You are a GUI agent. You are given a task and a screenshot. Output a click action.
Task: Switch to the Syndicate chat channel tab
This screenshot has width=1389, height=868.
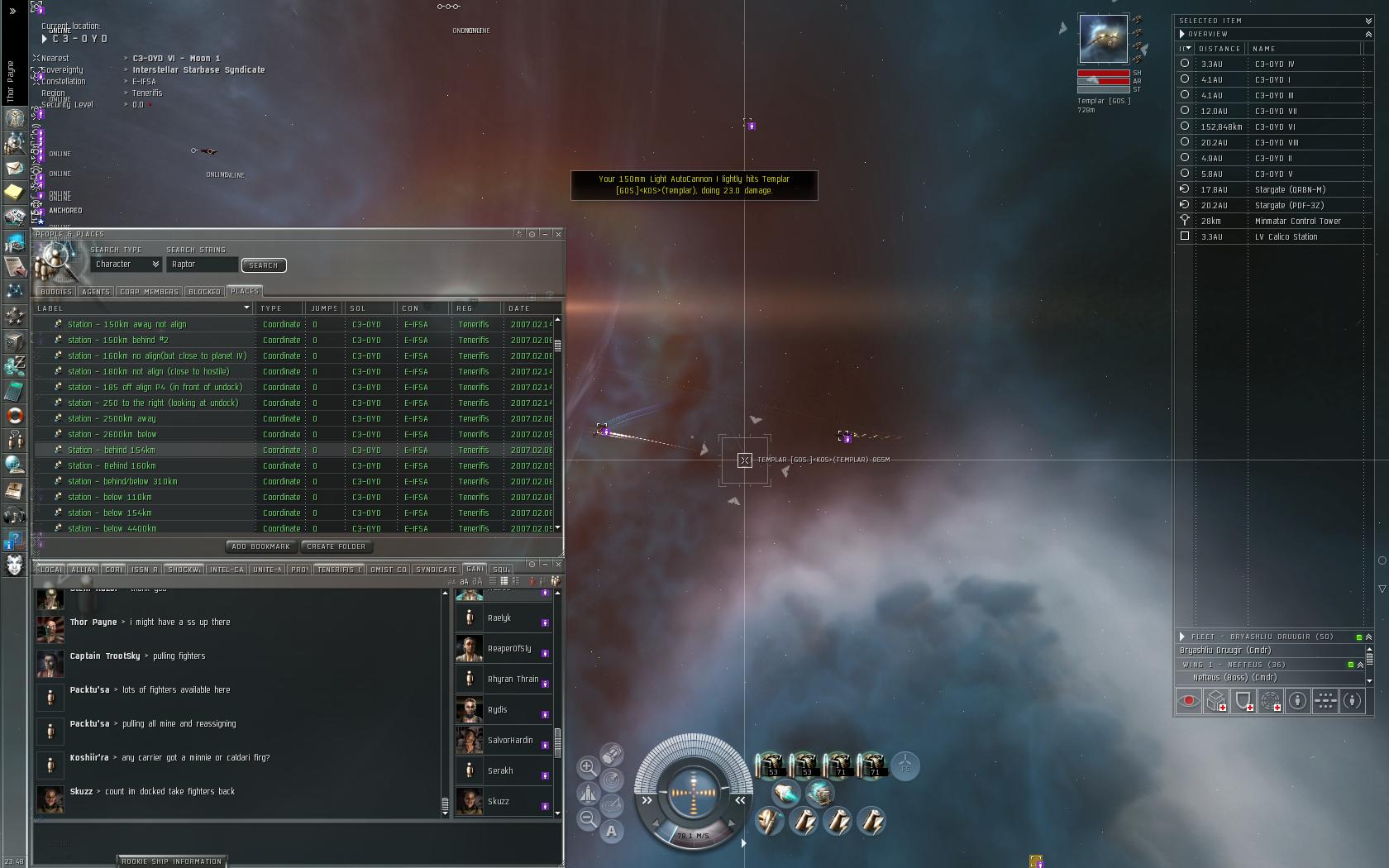436,570
